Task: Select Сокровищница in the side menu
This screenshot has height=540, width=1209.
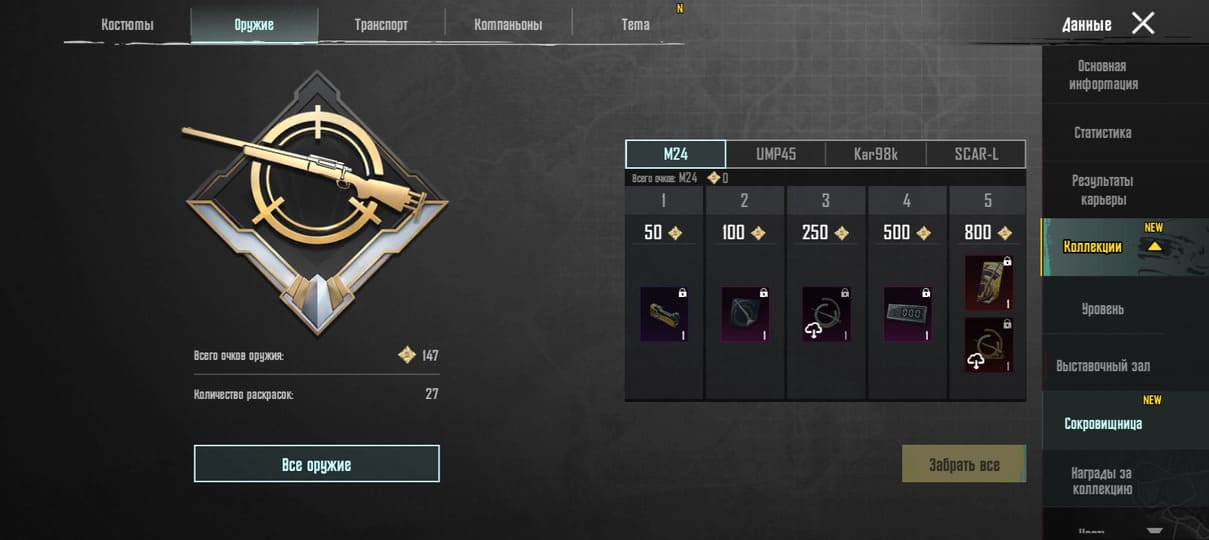Action: [1103, 424]
